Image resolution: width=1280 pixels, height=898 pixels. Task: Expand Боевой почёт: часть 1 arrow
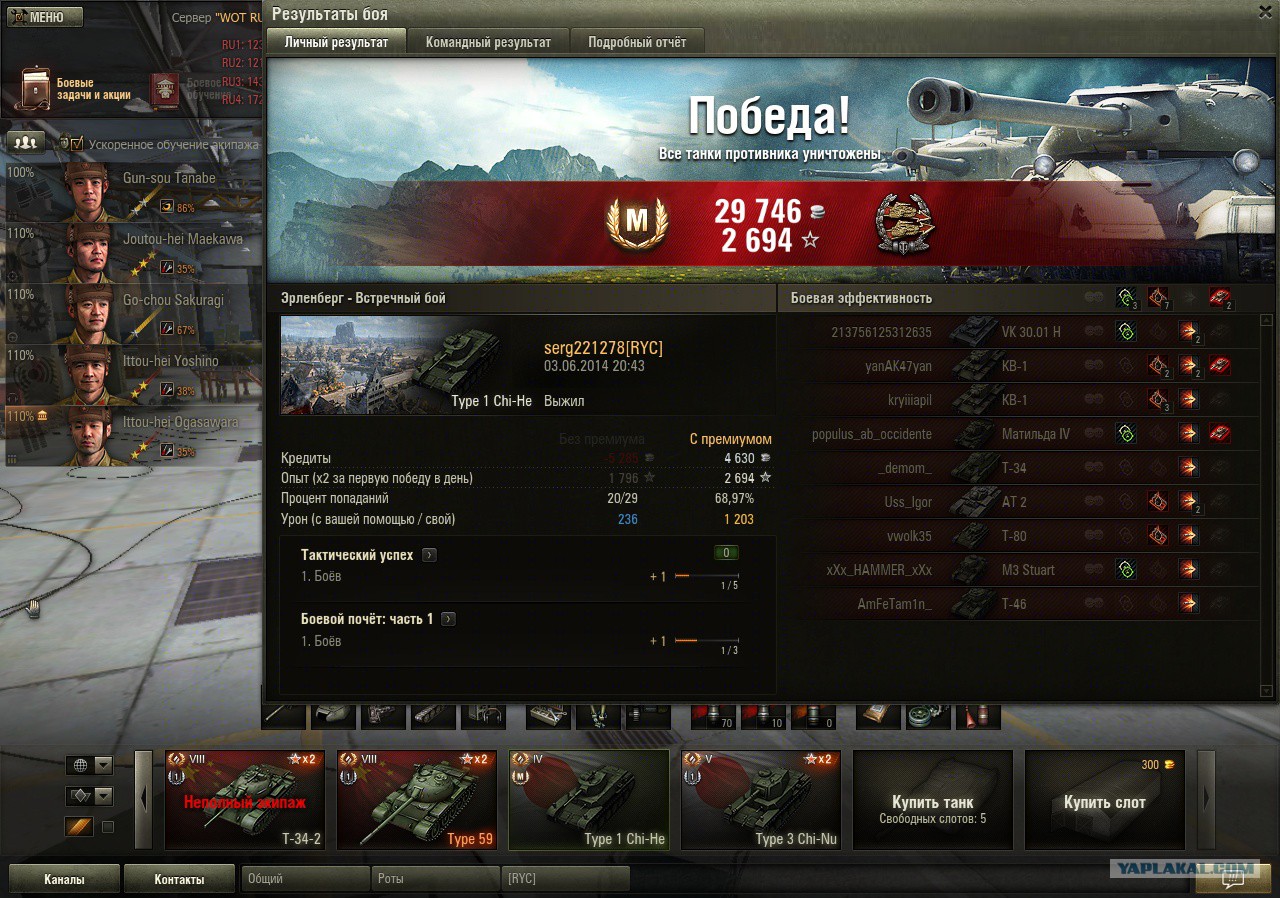pyautogui.click(x=448, y=619)
